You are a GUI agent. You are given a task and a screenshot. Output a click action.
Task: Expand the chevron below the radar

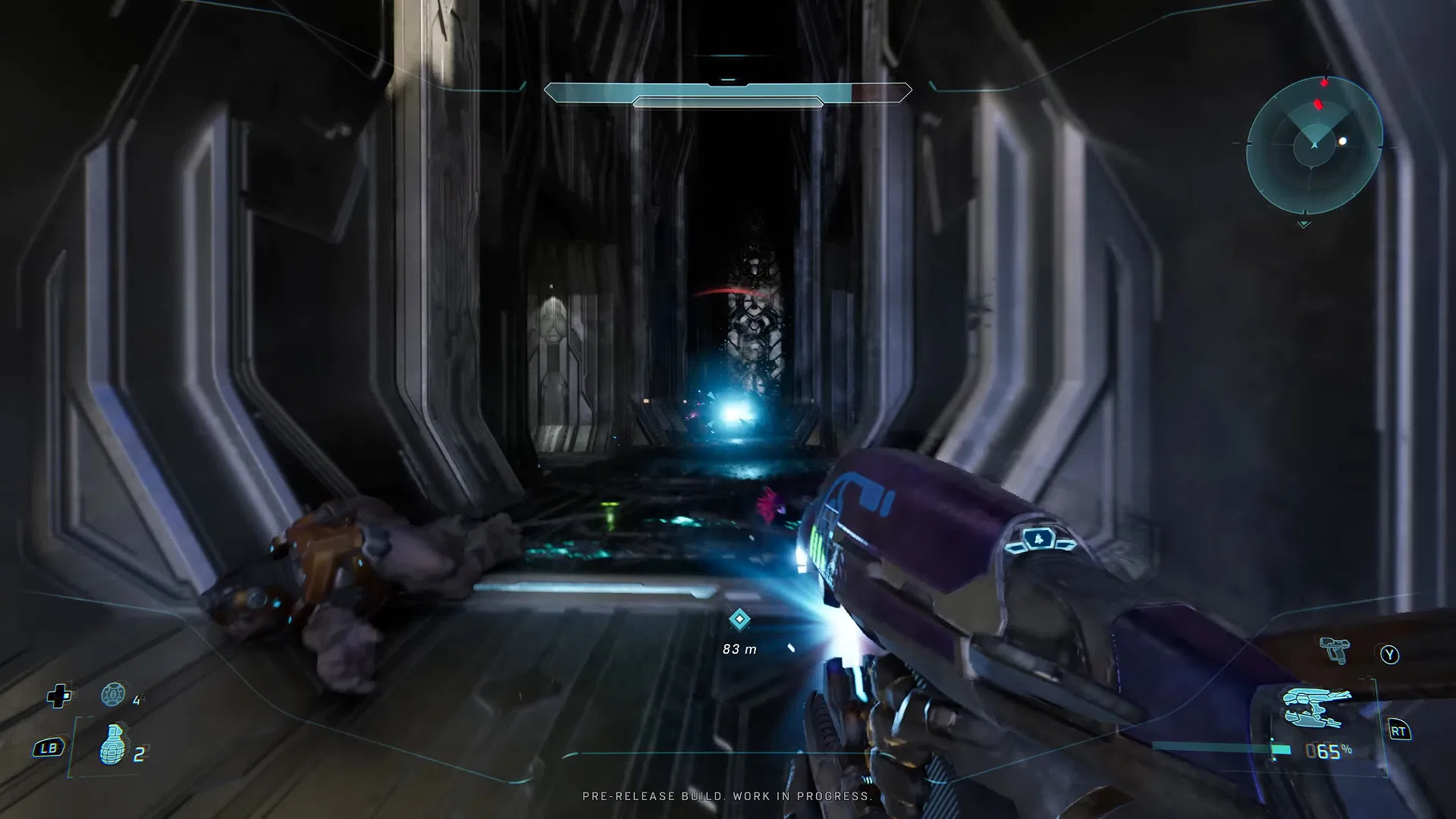[x=1304, y=224]
